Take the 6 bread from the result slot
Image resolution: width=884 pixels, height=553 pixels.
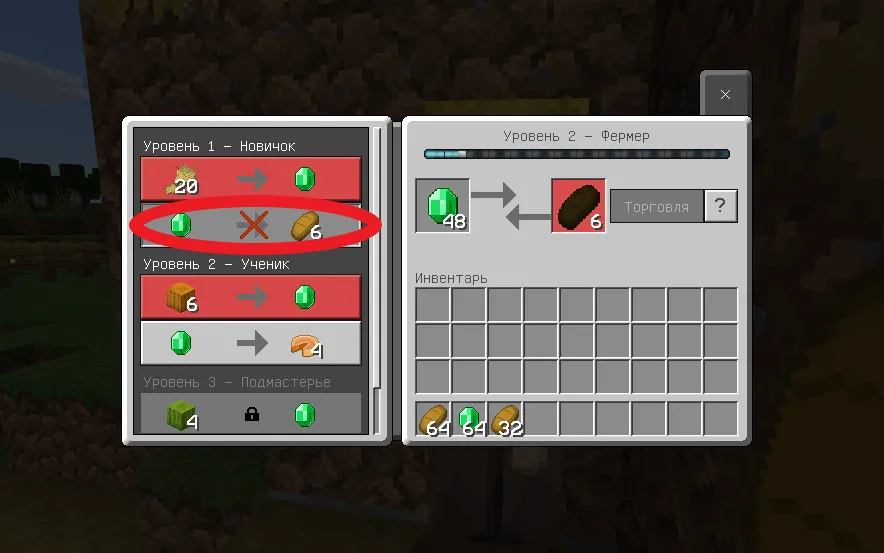(x=578, y=206)
